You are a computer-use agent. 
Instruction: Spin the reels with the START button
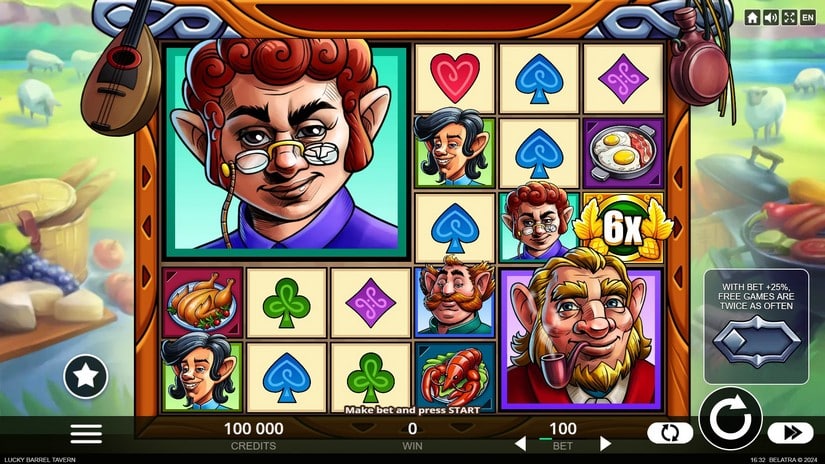tap(730, 418)
